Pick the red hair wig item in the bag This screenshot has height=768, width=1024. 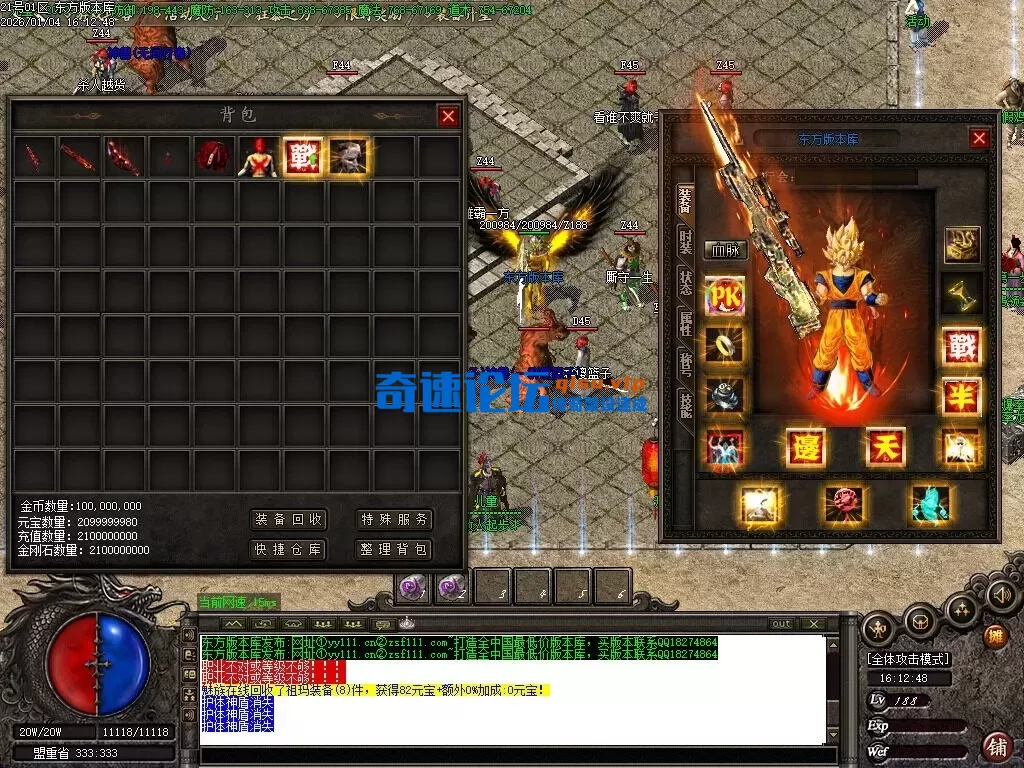[x=212, y=157]
